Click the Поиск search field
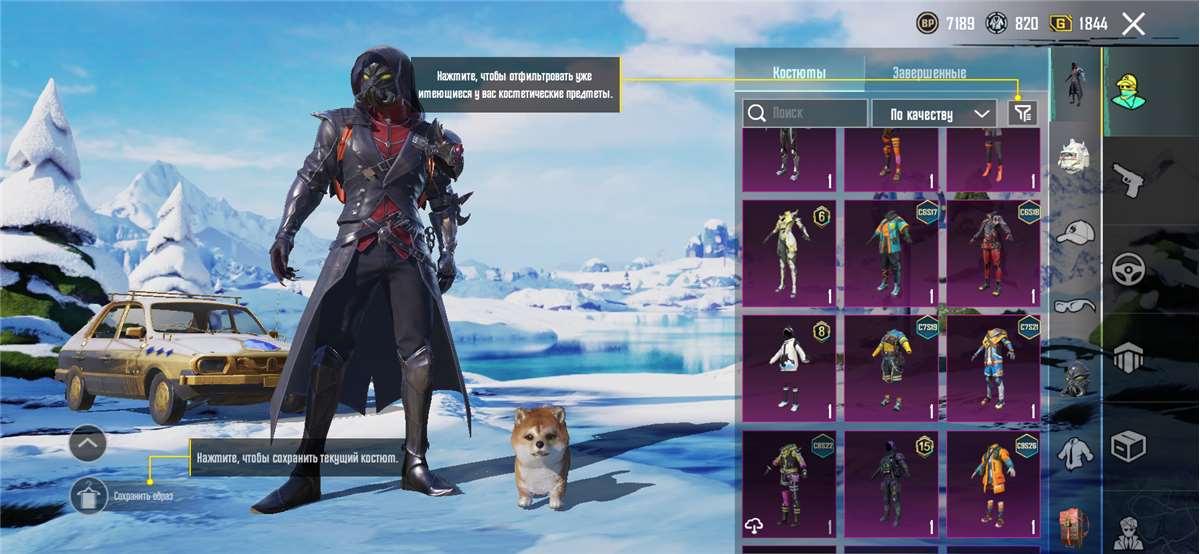 click(x=806, y=113)
